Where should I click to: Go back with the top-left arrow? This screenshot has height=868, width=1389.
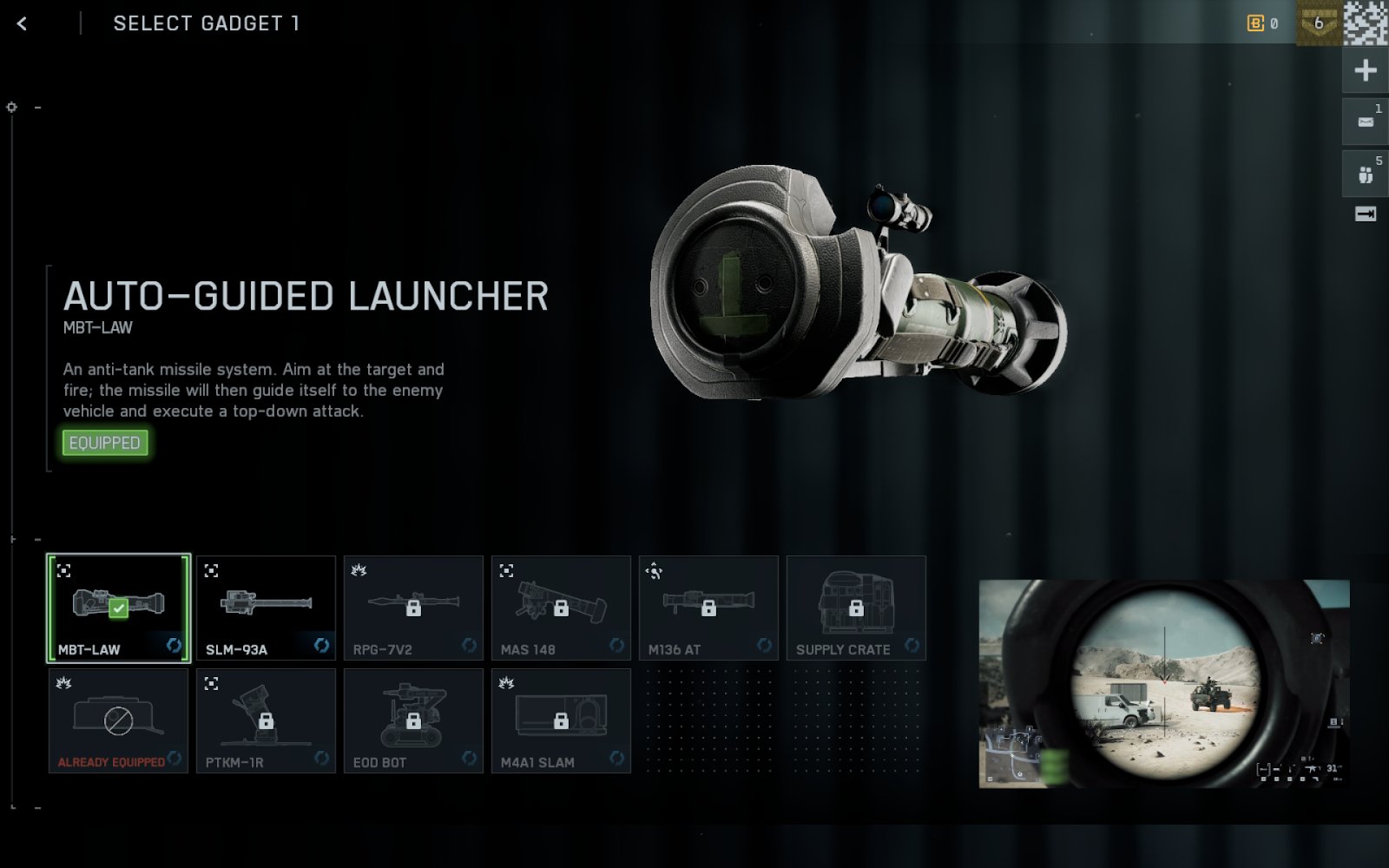pos(23,23)
